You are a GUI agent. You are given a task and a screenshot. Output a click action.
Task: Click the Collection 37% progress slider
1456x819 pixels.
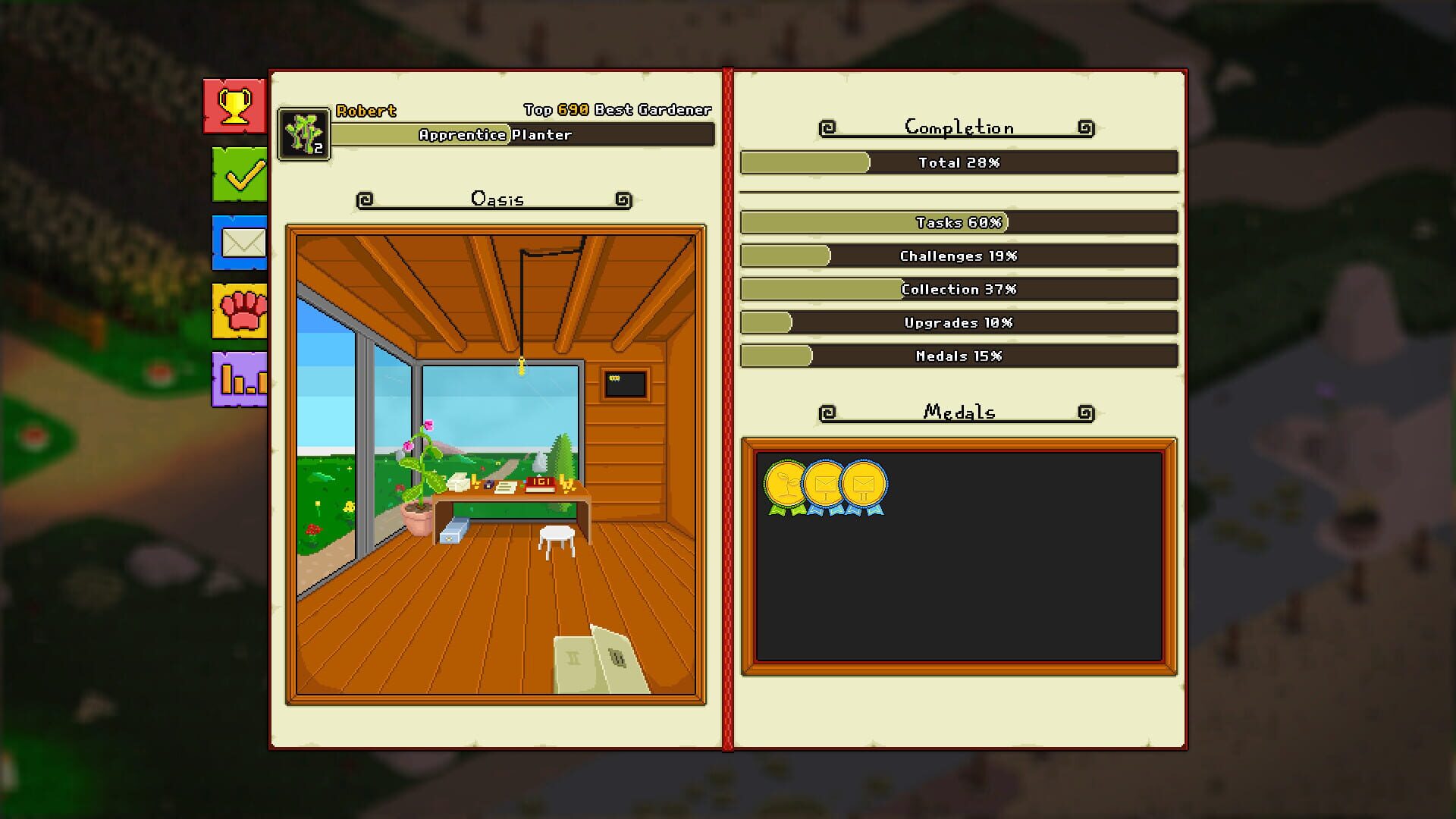(959, 289)
